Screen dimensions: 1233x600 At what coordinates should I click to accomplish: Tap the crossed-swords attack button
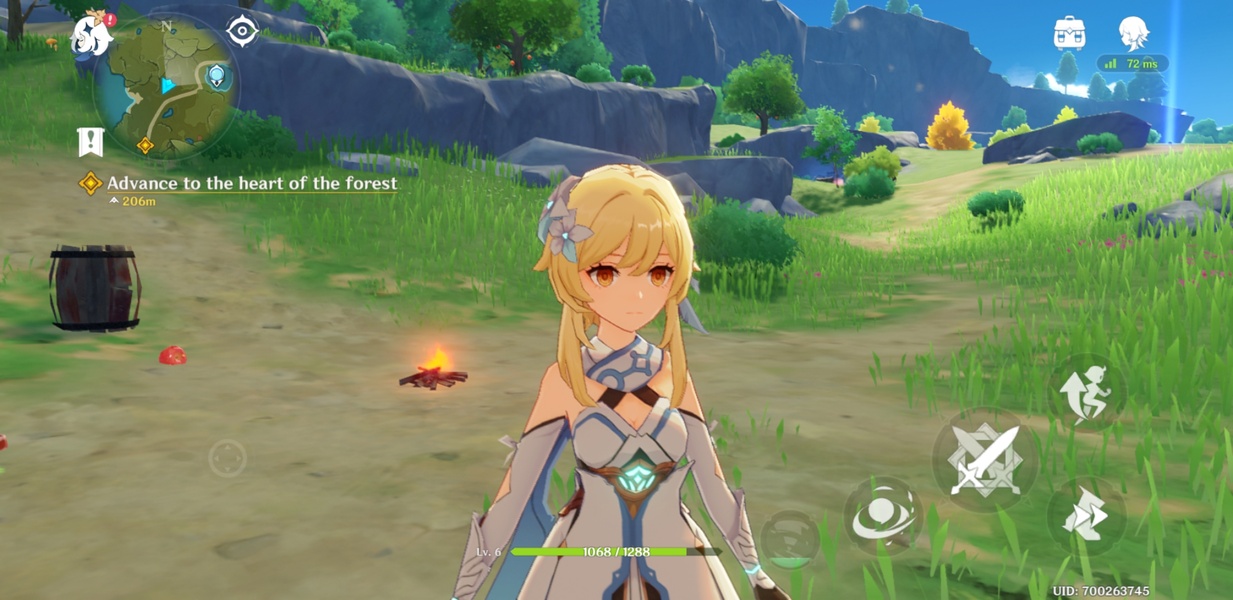pos(985,460)
